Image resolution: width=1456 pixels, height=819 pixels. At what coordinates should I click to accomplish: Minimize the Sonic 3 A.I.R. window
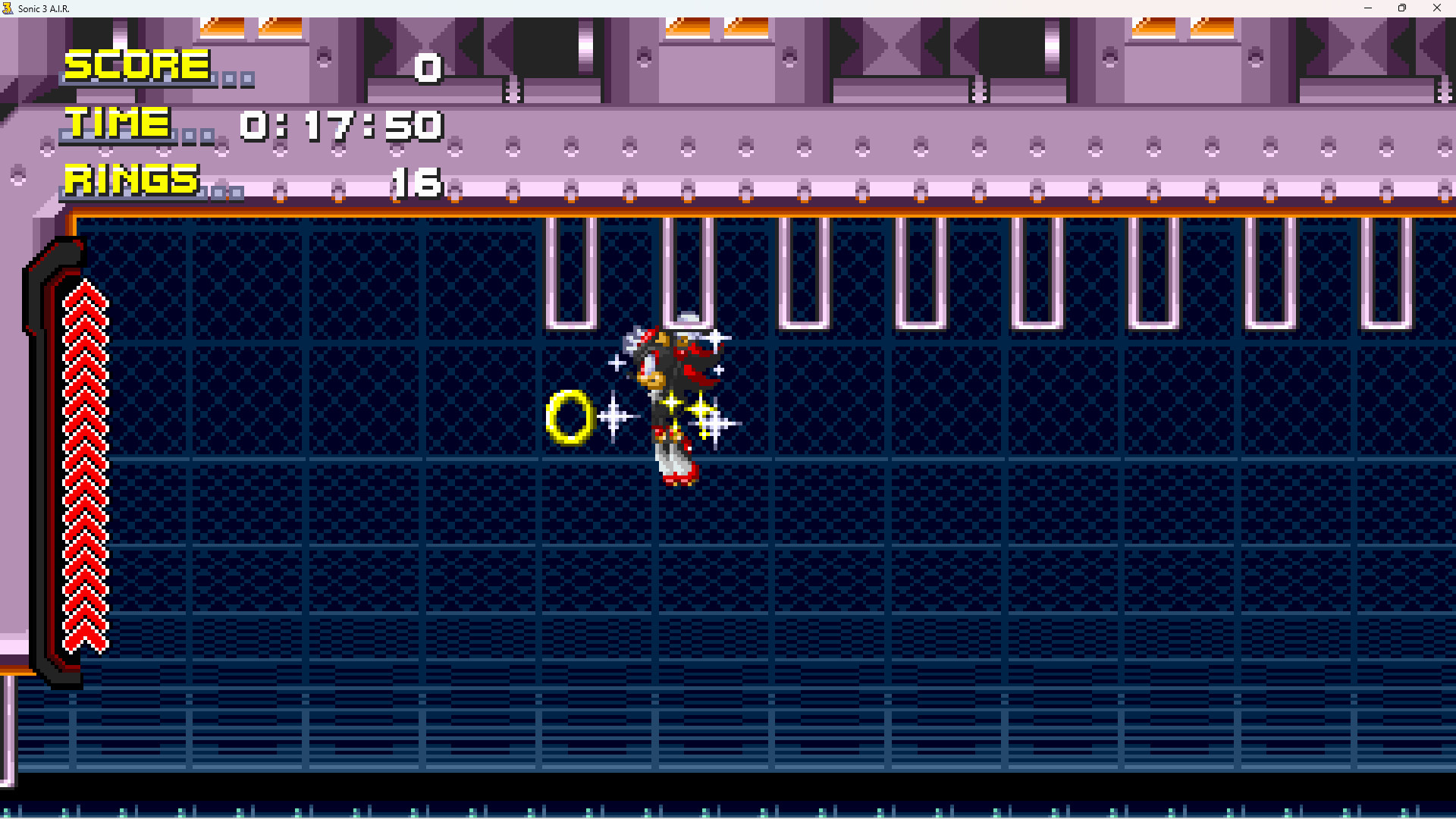pyautogui.click(x=1367, y=8)
